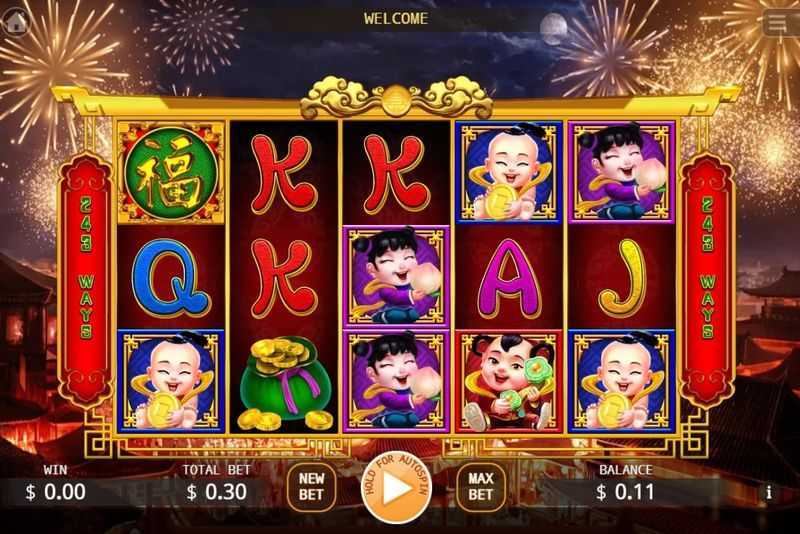
Task: Select the MAX BET button
Action: 481,487
